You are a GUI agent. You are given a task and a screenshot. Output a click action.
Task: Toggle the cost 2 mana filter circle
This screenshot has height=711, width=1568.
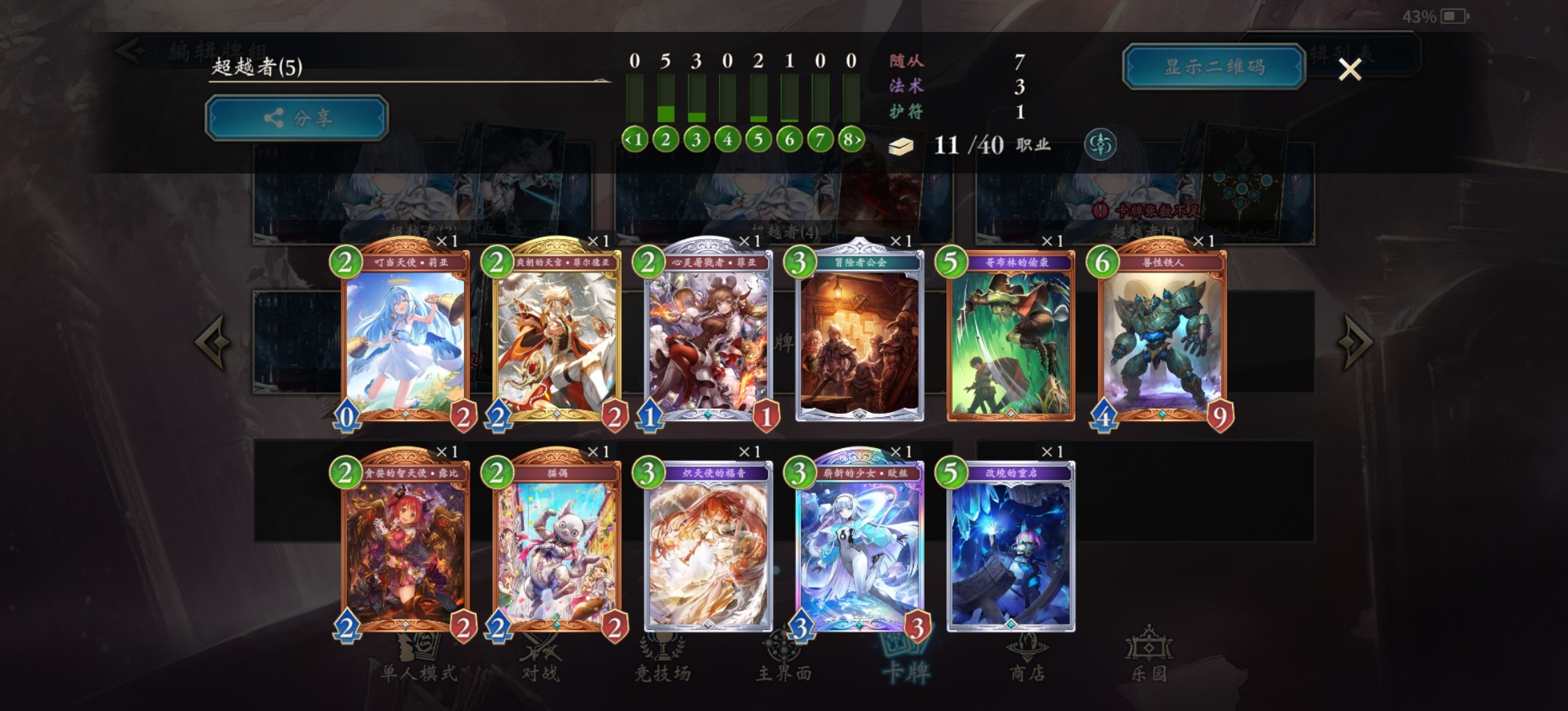(666, 140)
